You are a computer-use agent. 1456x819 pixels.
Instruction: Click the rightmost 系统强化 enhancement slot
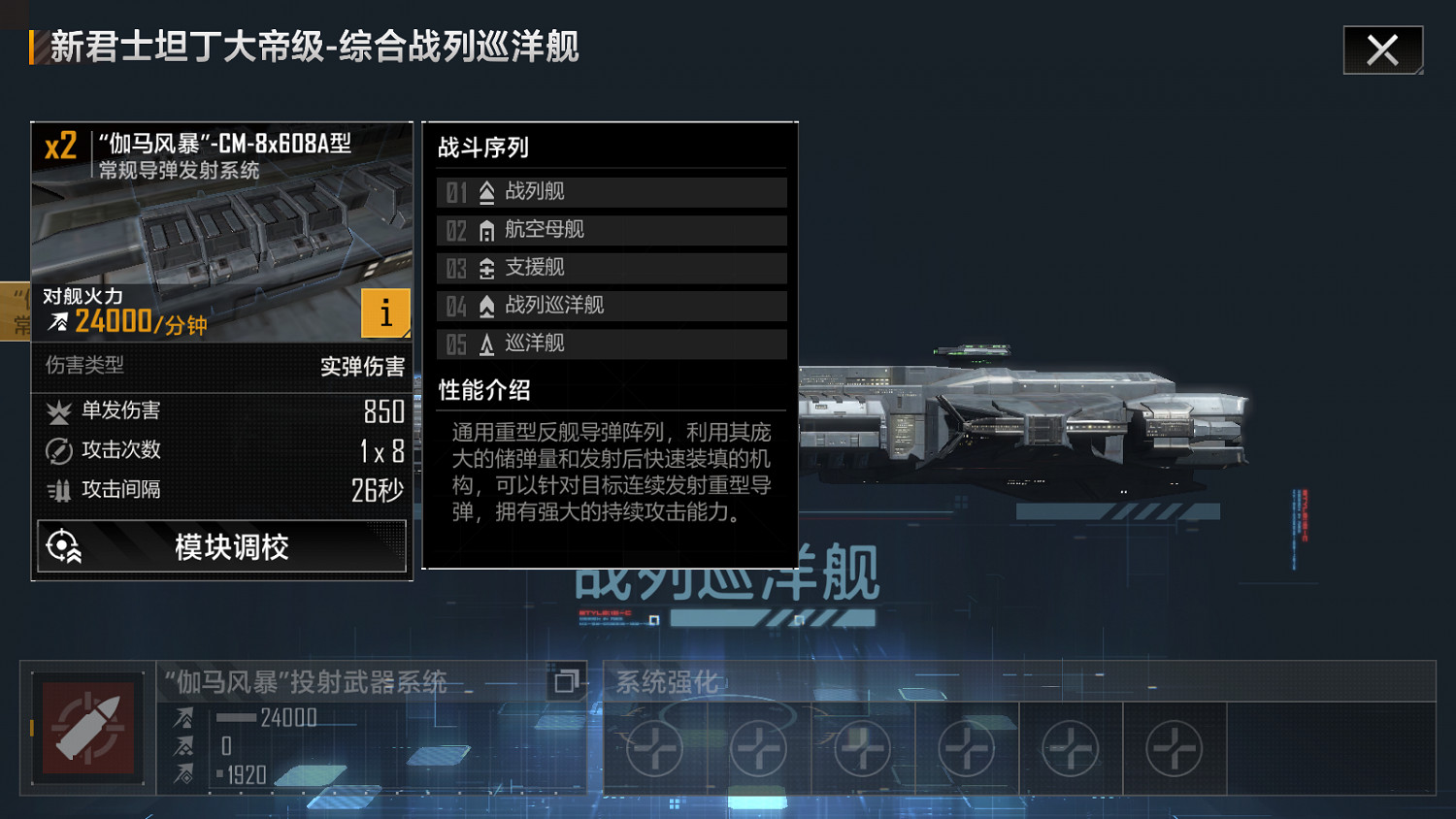pyautogui.click(x=1175, y=746)
